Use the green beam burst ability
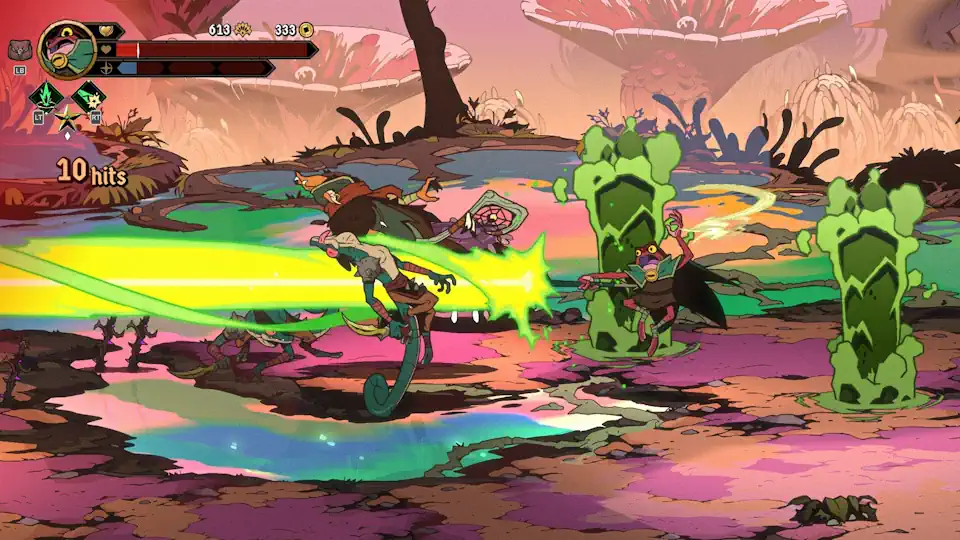 [x=89, y=97]
